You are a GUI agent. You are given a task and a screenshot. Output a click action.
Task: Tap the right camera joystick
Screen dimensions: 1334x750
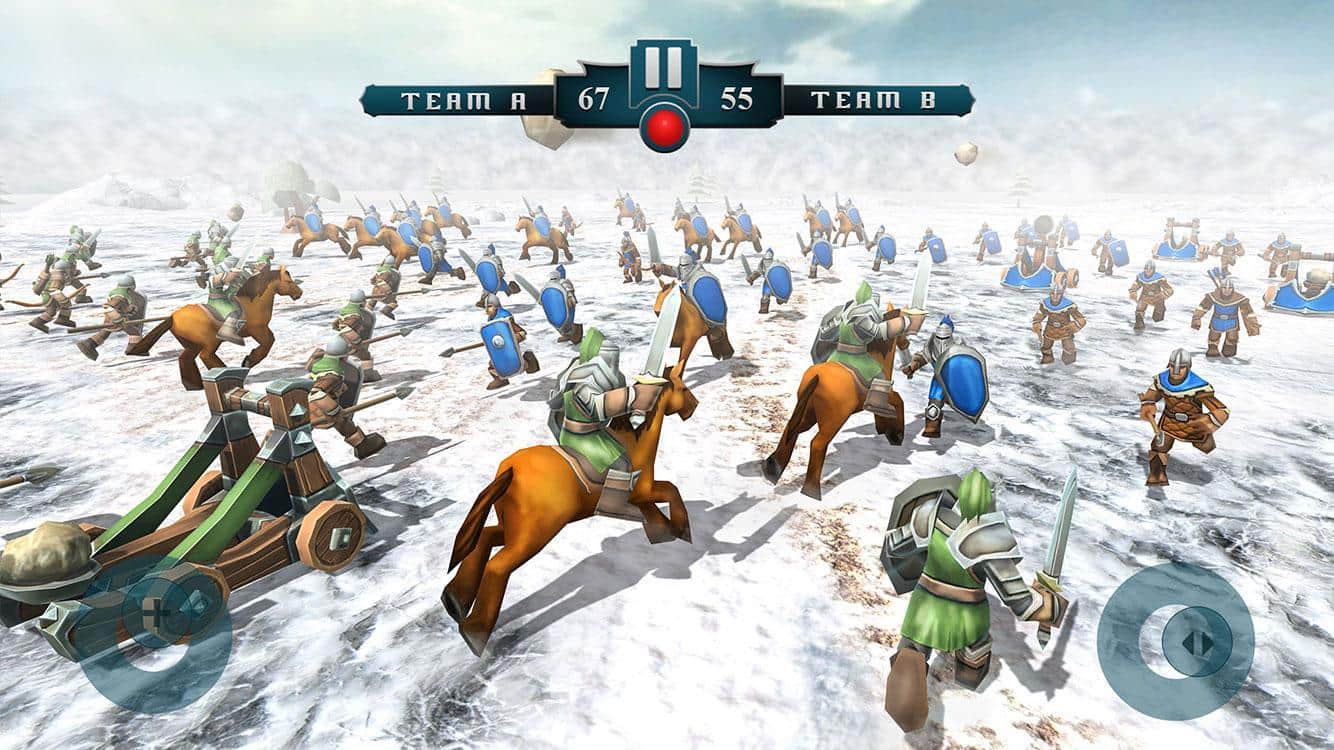pyautogui.click(x=1177, y=641)
